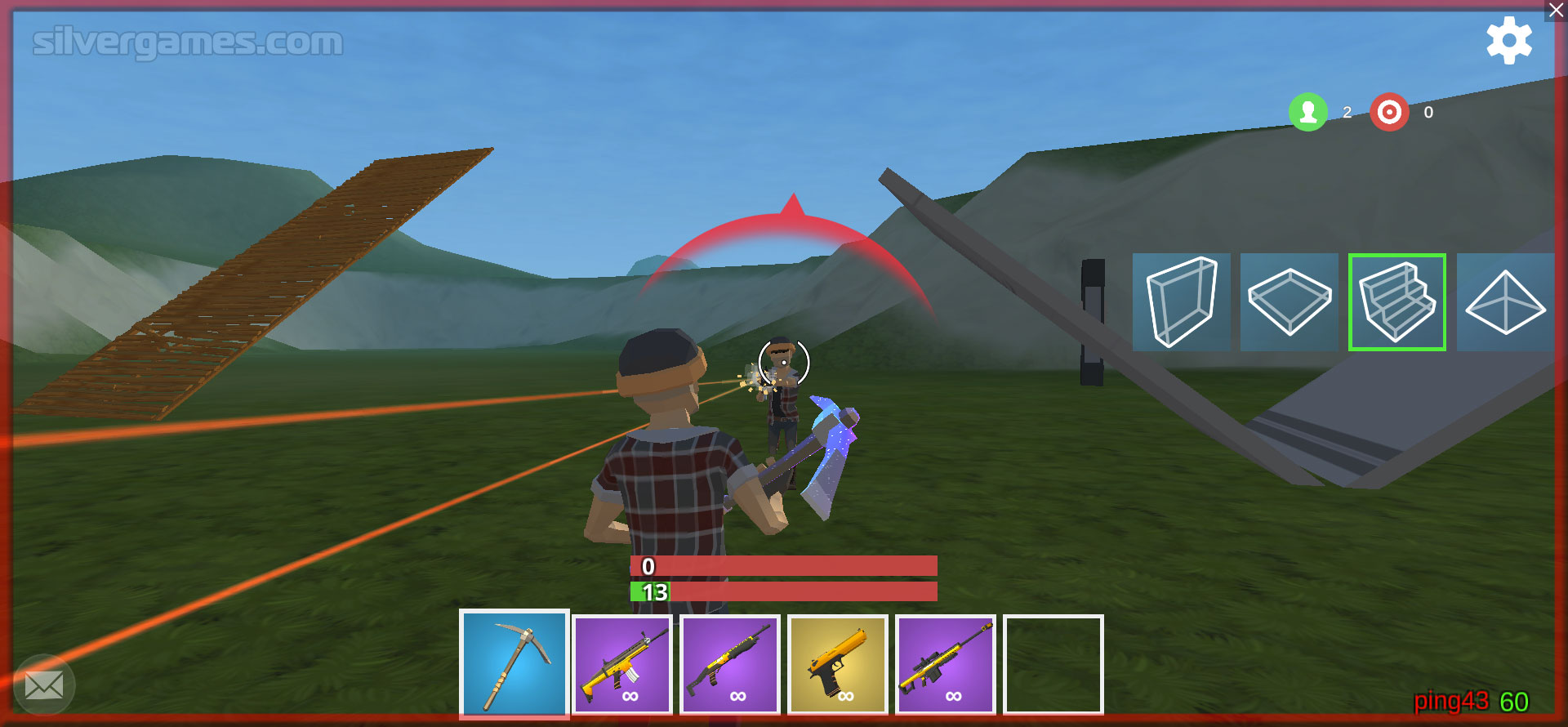Equip the scoped sniper rifle slot
This screenshot has width=1568, height=727.
tap(946, 665)
